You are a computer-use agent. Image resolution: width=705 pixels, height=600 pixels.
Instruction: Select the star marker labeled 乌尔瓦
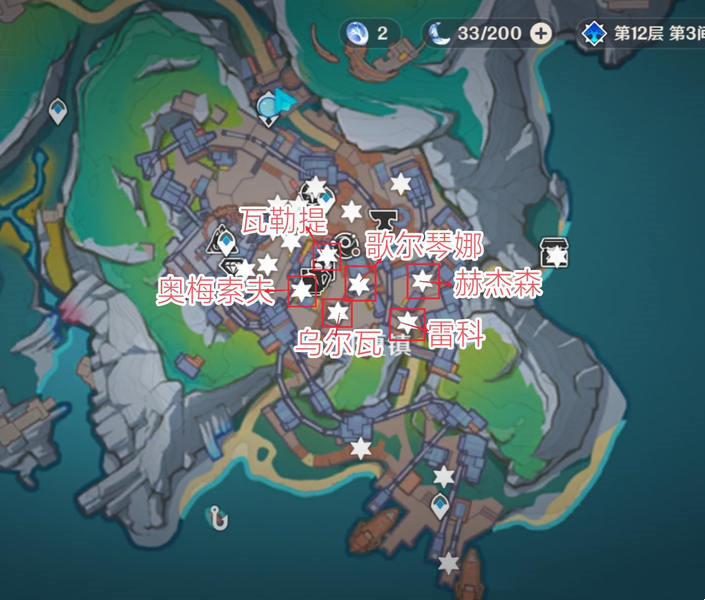[338, 313]
